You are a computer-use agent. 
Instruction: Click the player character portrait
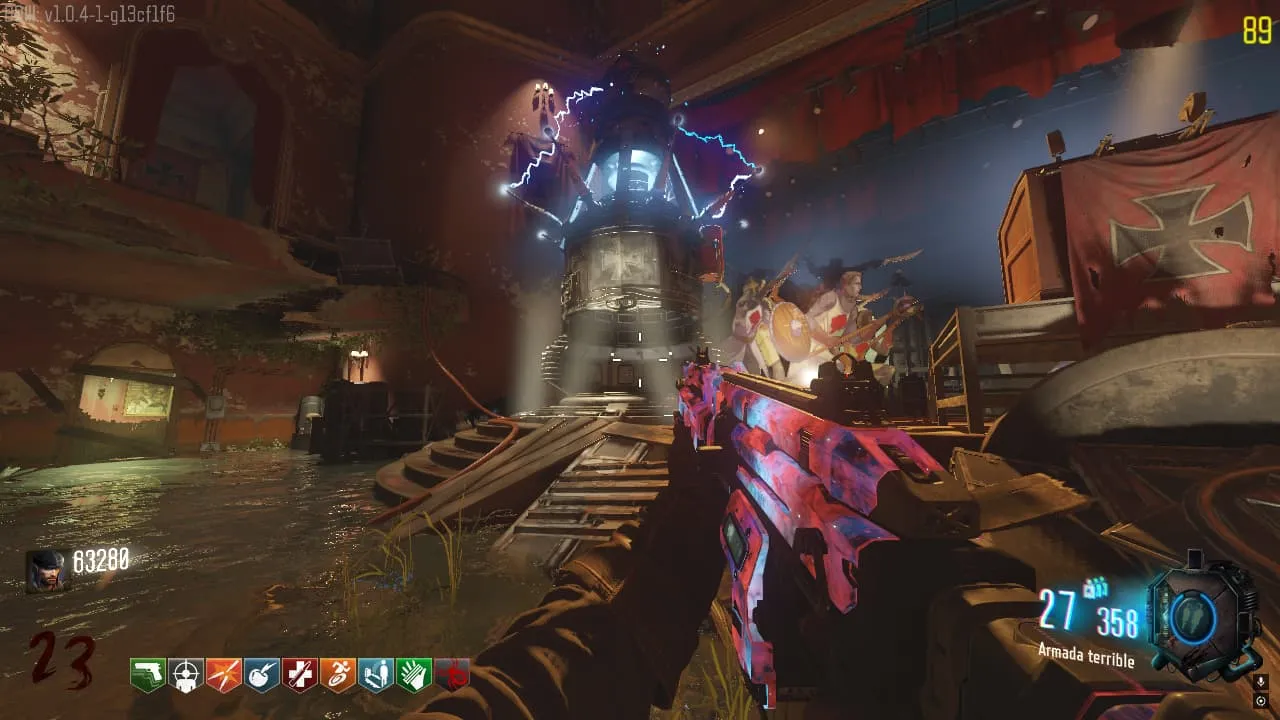47,571
